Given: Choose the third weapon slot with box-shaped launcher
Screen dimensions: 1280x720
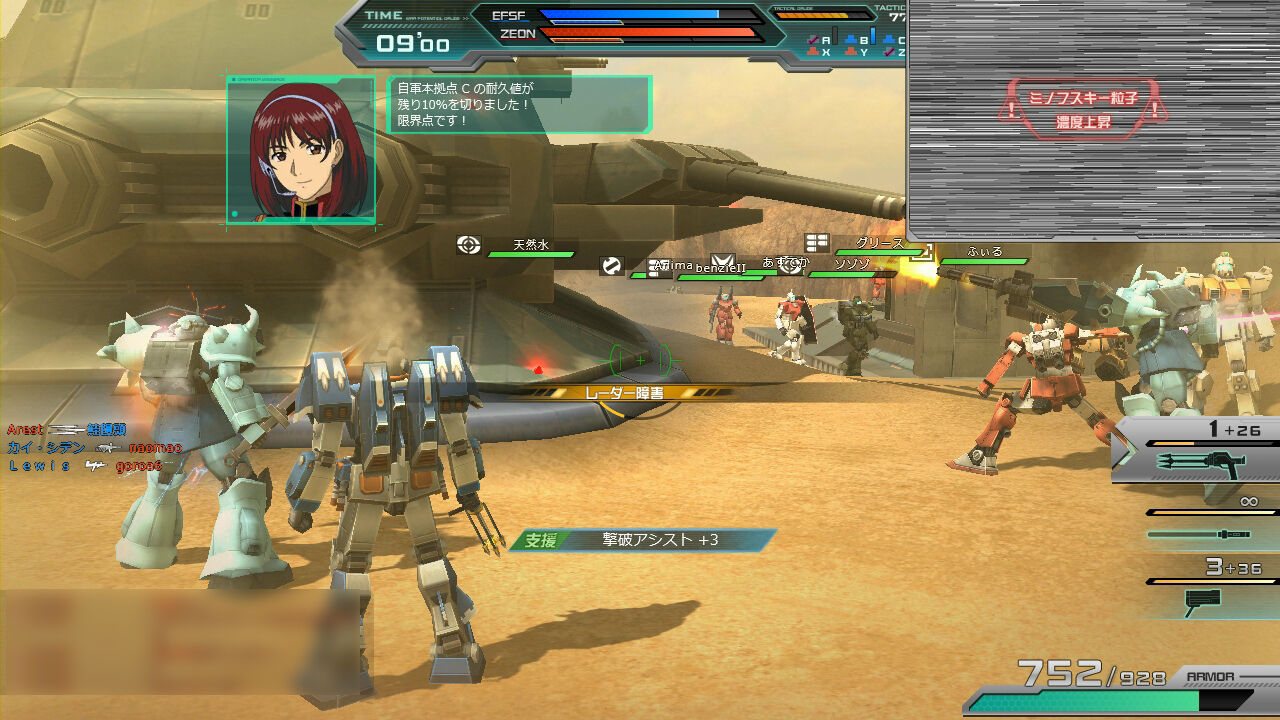Looking at the screenshot, I should 1200,600.
